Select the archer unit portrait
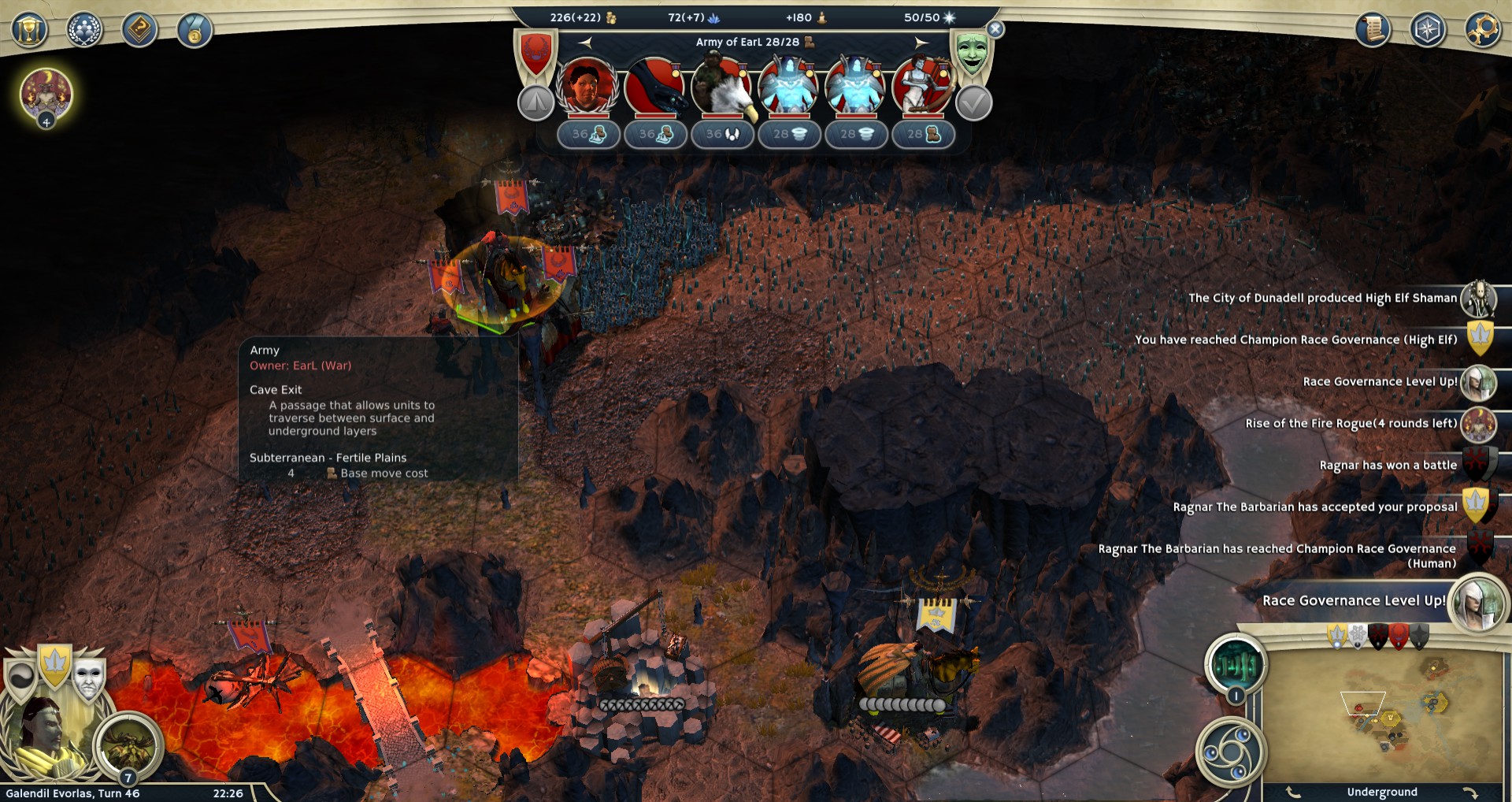 coord(922,87)
